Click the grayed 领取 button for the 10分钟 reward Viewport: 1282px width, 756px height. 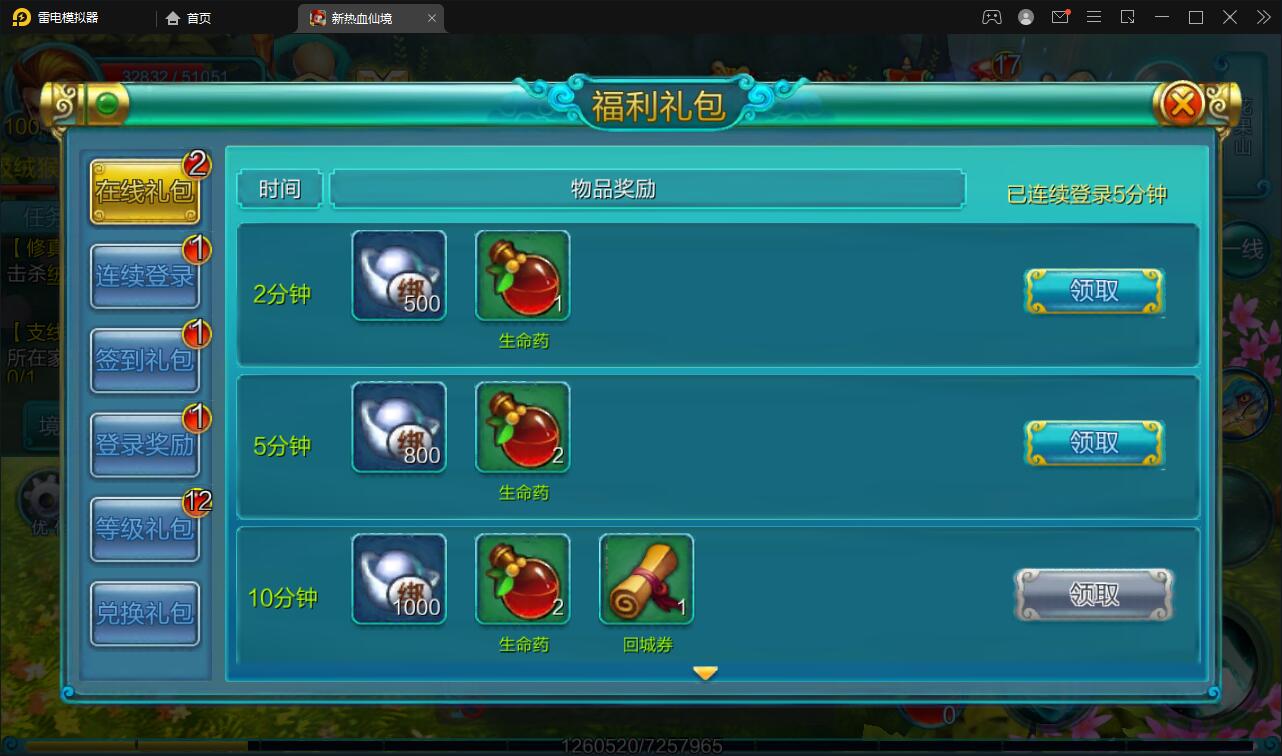(x=1093, y=593)
